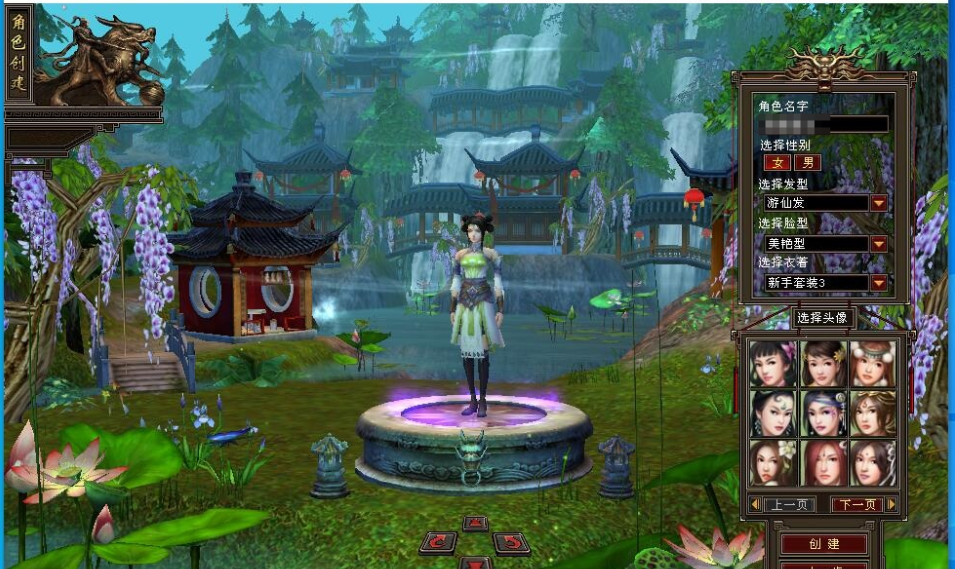Rotate character with the right curved arrow
The width and height of the screenshot is (955, 569).
[511, 542]
